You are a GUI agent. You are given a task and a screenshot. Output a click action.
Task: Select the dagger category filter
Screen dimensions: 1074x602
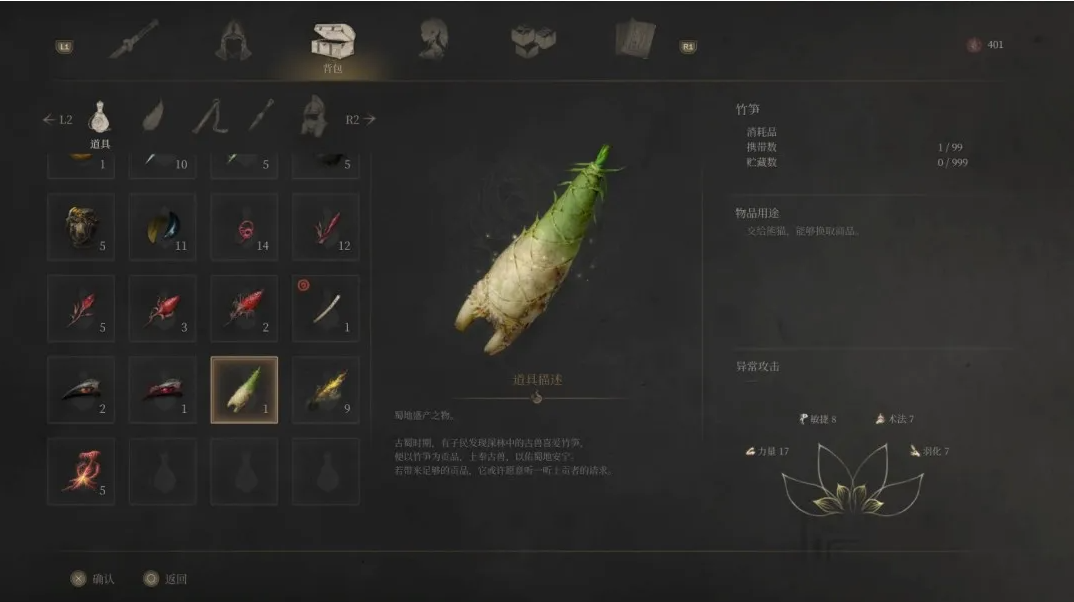[x=261, y=118]
